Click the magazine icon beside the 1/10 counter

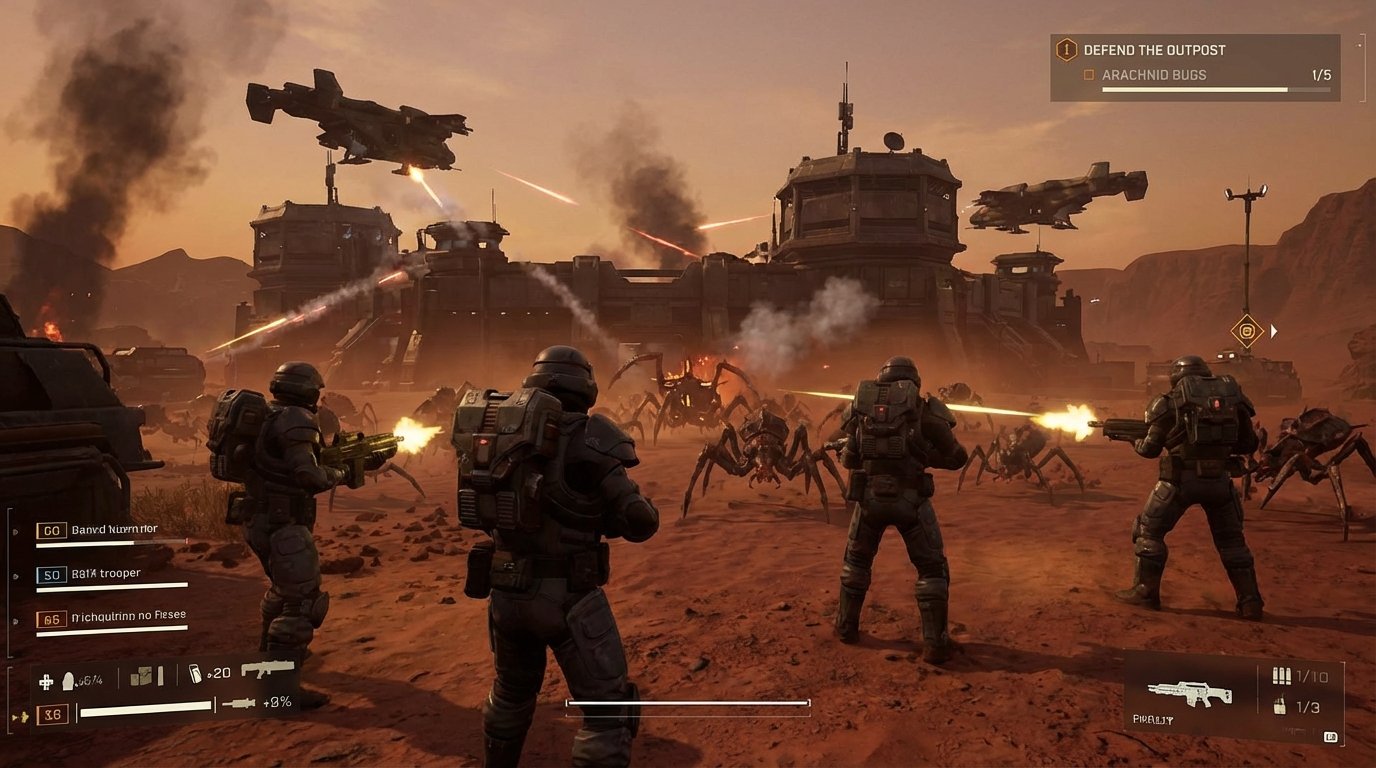pos(1282,676)
